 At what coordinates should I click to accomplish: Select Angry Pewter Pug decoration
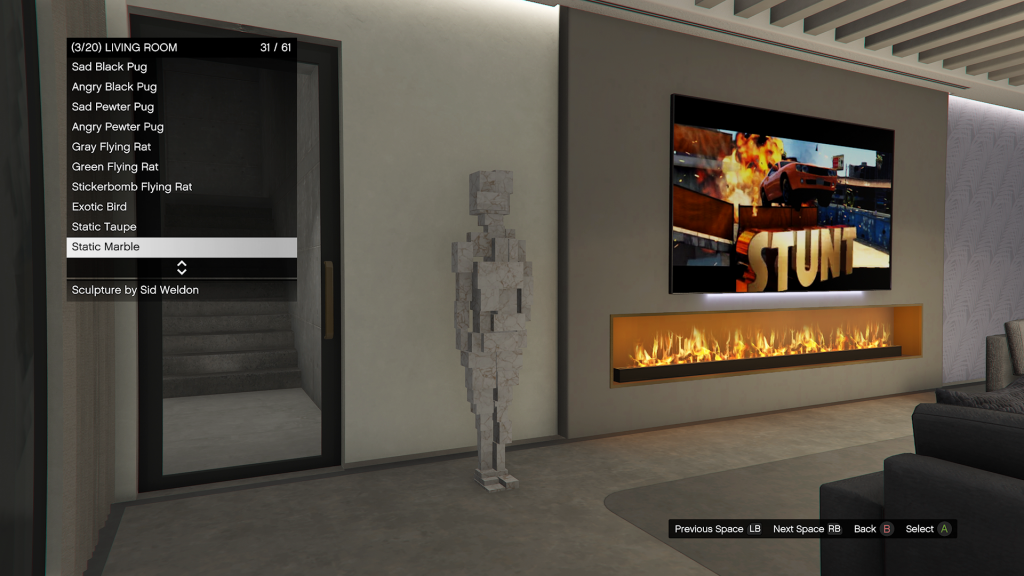pyautogui.click(x=118, y=127)
